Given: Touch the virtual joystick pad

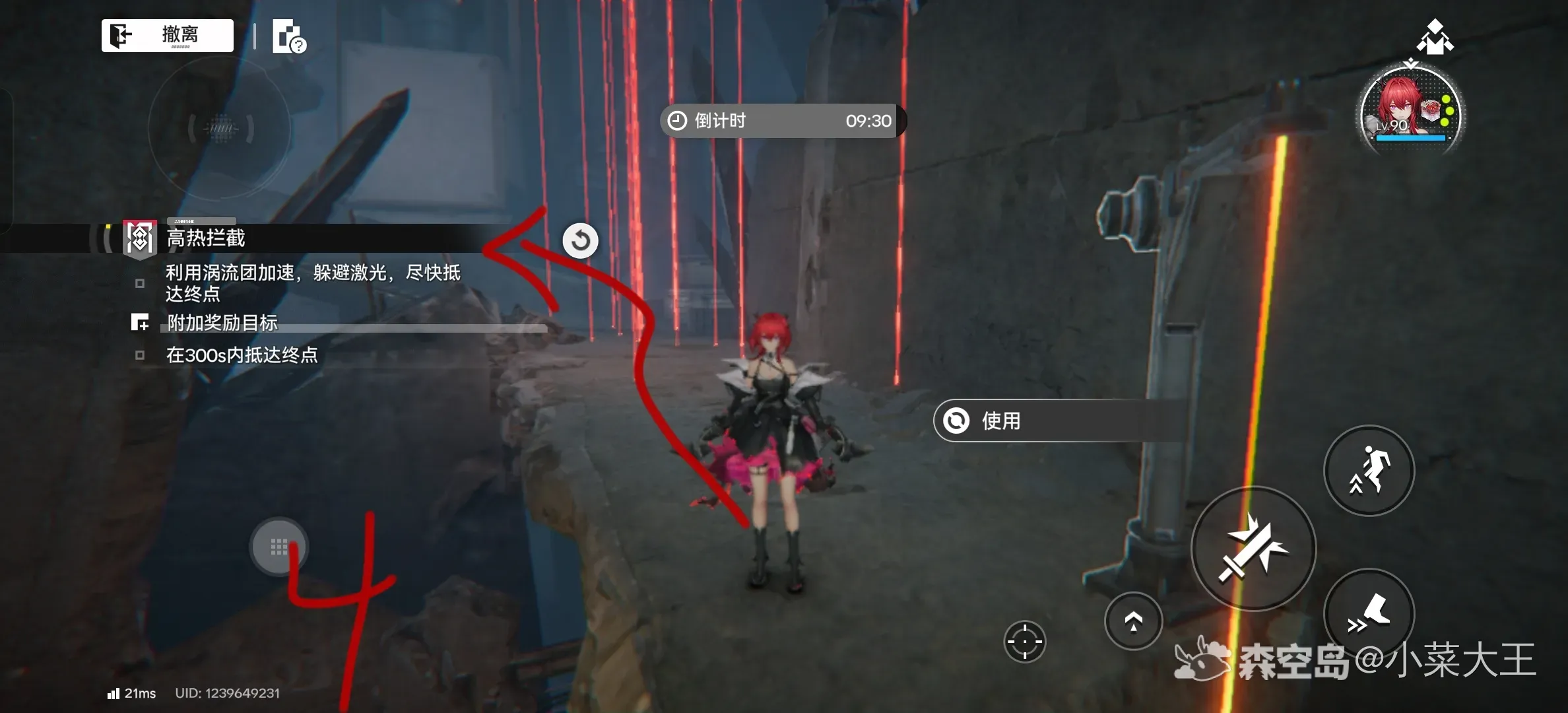Looking at the screenshot, I should pos(279,547).
